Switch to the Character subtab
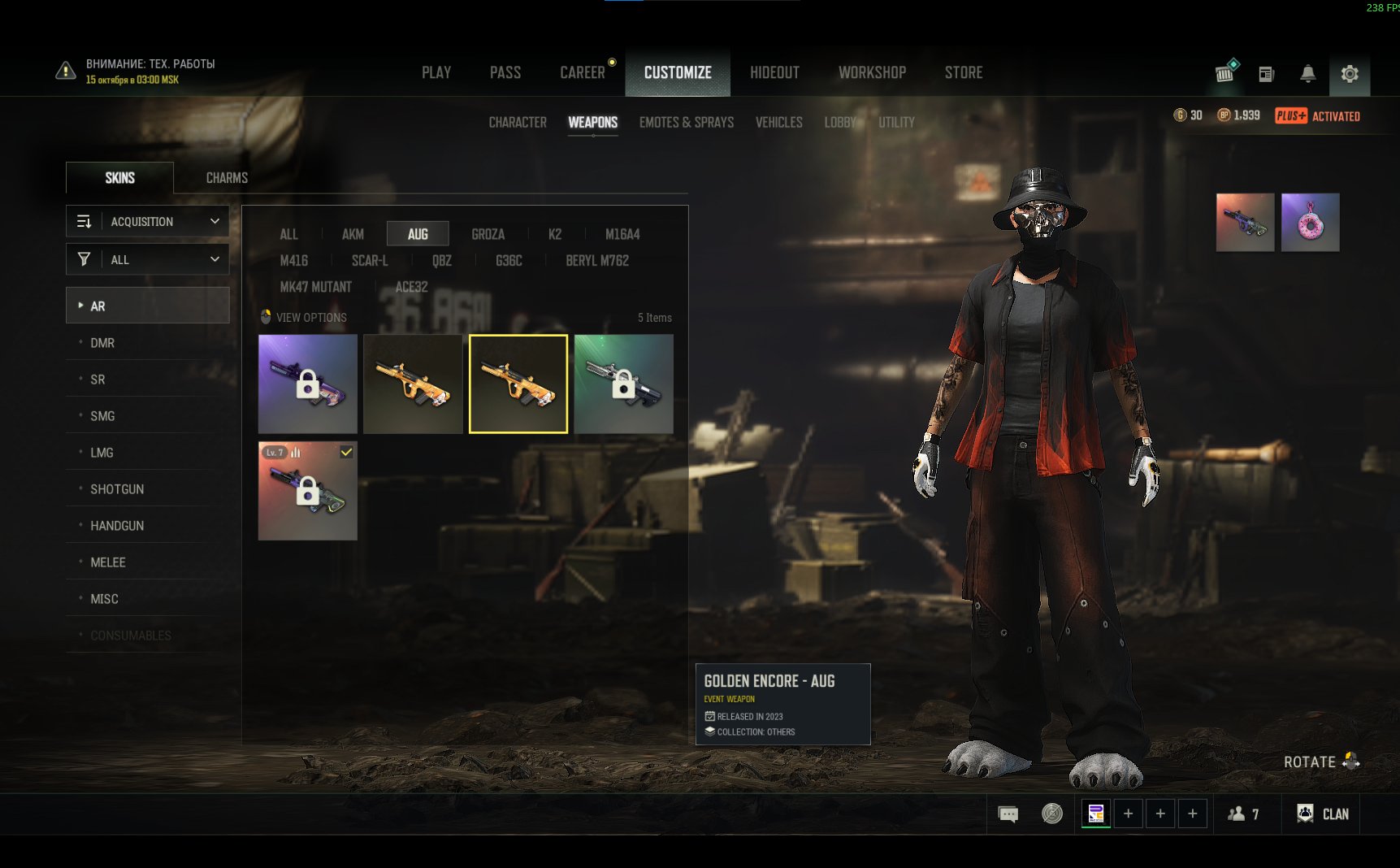Viewport: 1400px width, 868px height. click(x=518, y=122)
